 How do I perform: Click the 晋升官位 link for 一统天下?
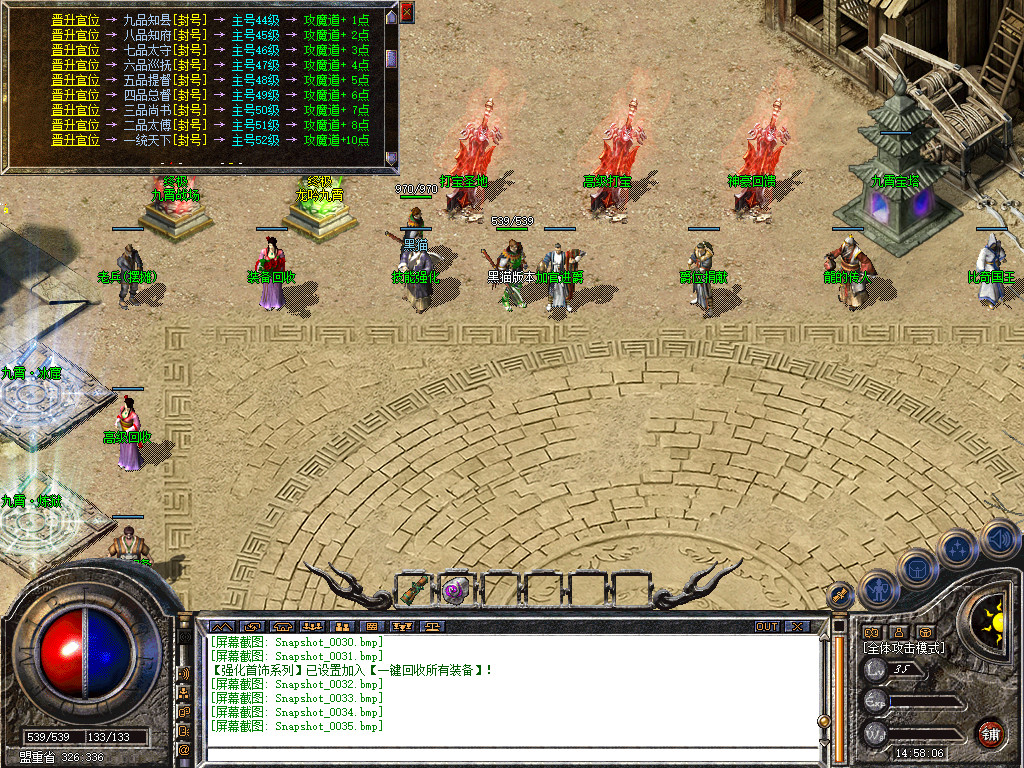[75, 140]
